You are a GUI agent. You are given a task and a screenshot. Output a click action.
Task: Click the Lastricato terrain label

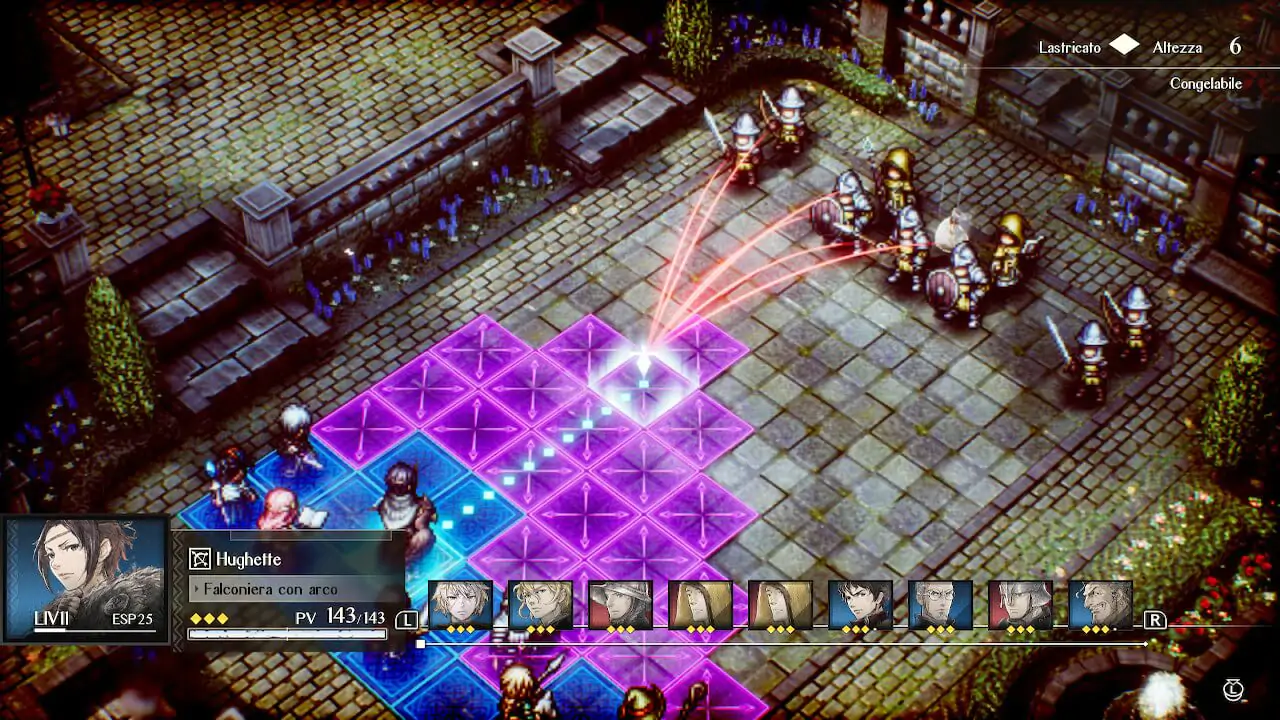(1072, 46)
